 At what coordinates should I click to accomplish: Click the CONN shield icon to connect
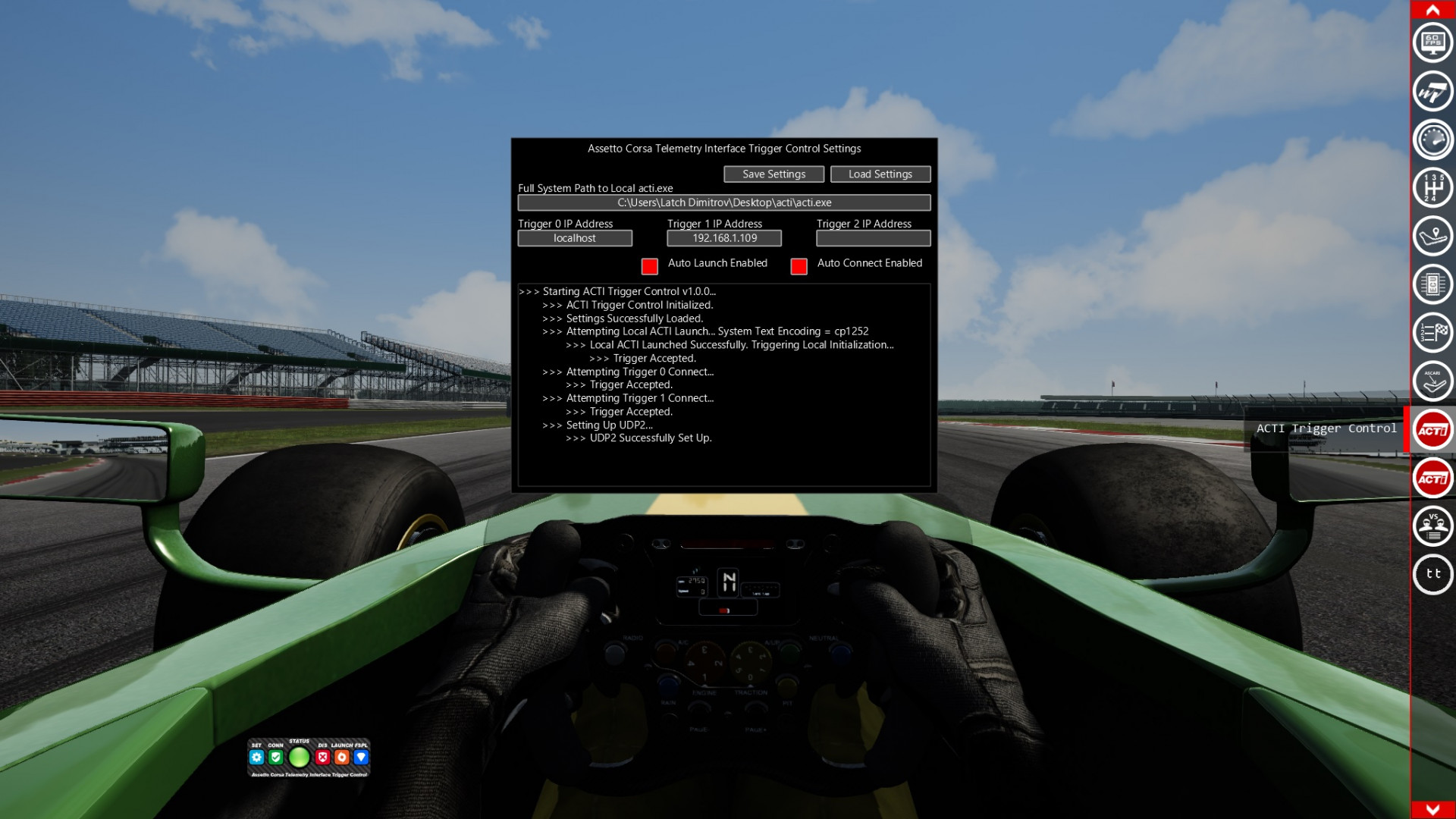276,757
